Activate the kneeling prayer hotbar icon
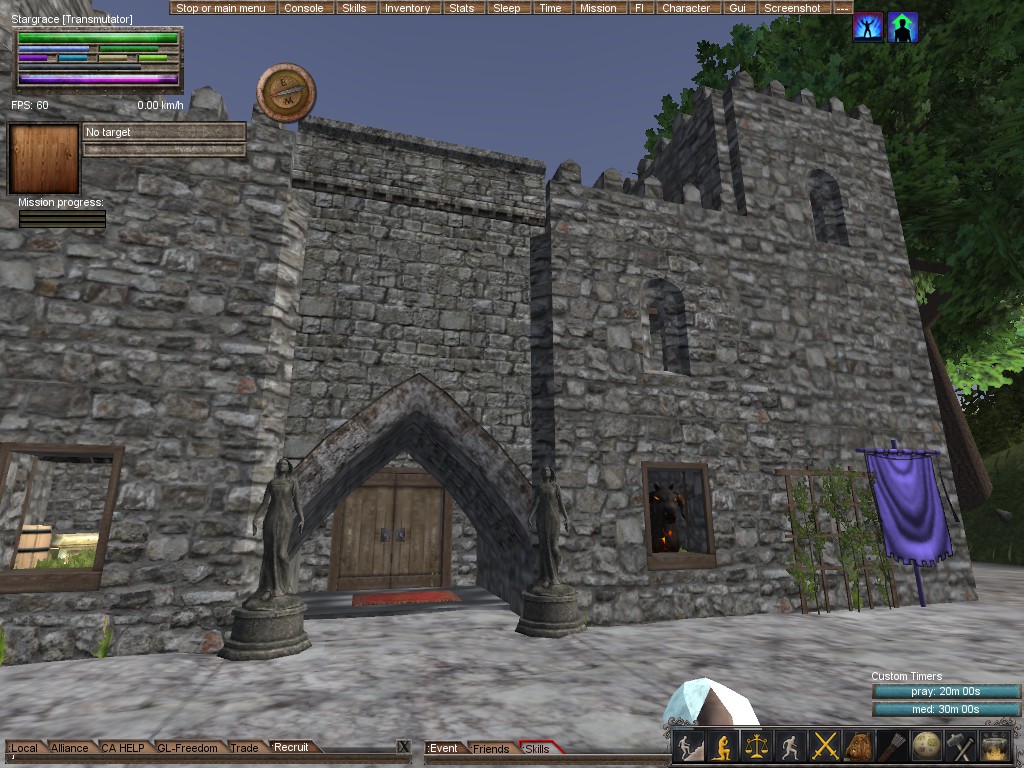Viewport: 1024px width, 768px height. (721, 747)
